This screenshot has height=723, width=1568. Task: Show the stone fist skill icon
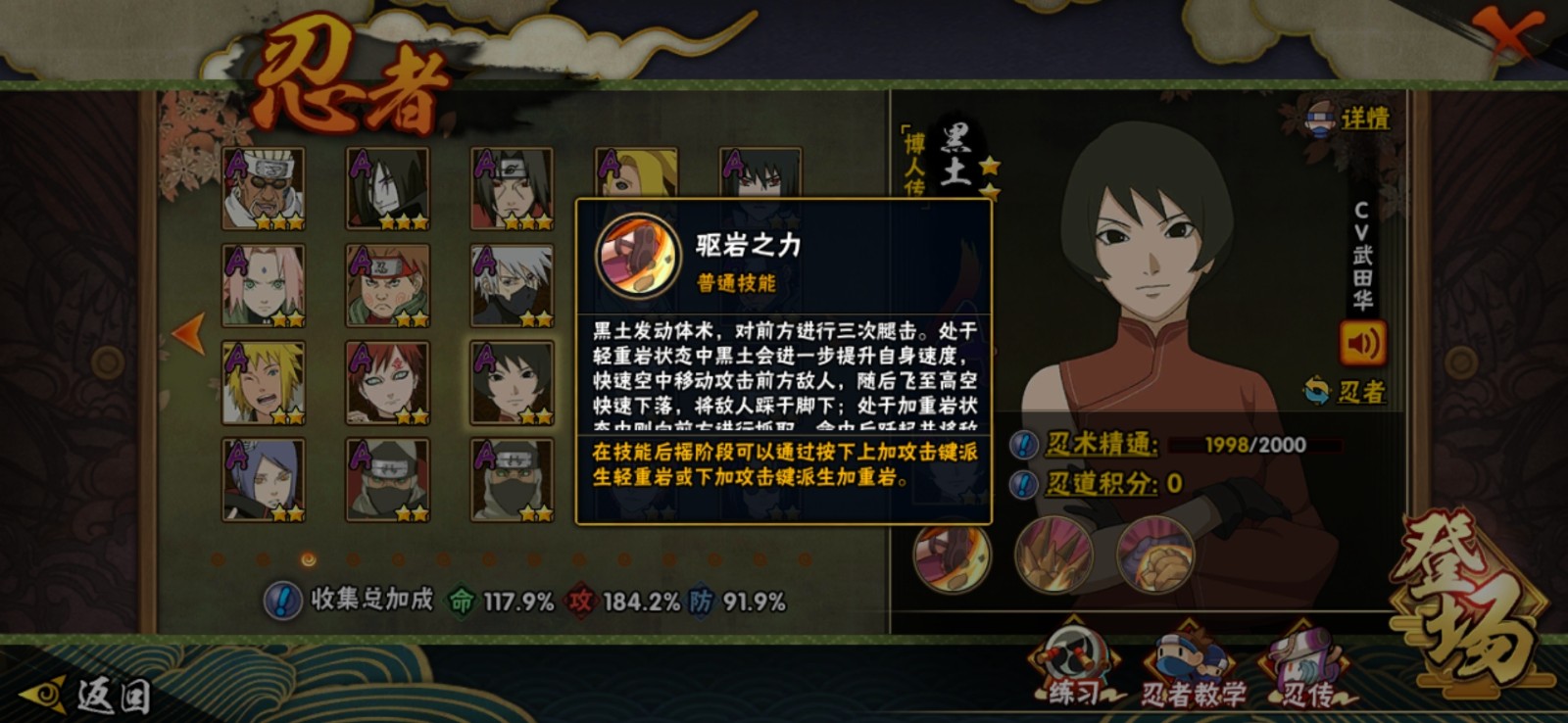pos(1155,554)
